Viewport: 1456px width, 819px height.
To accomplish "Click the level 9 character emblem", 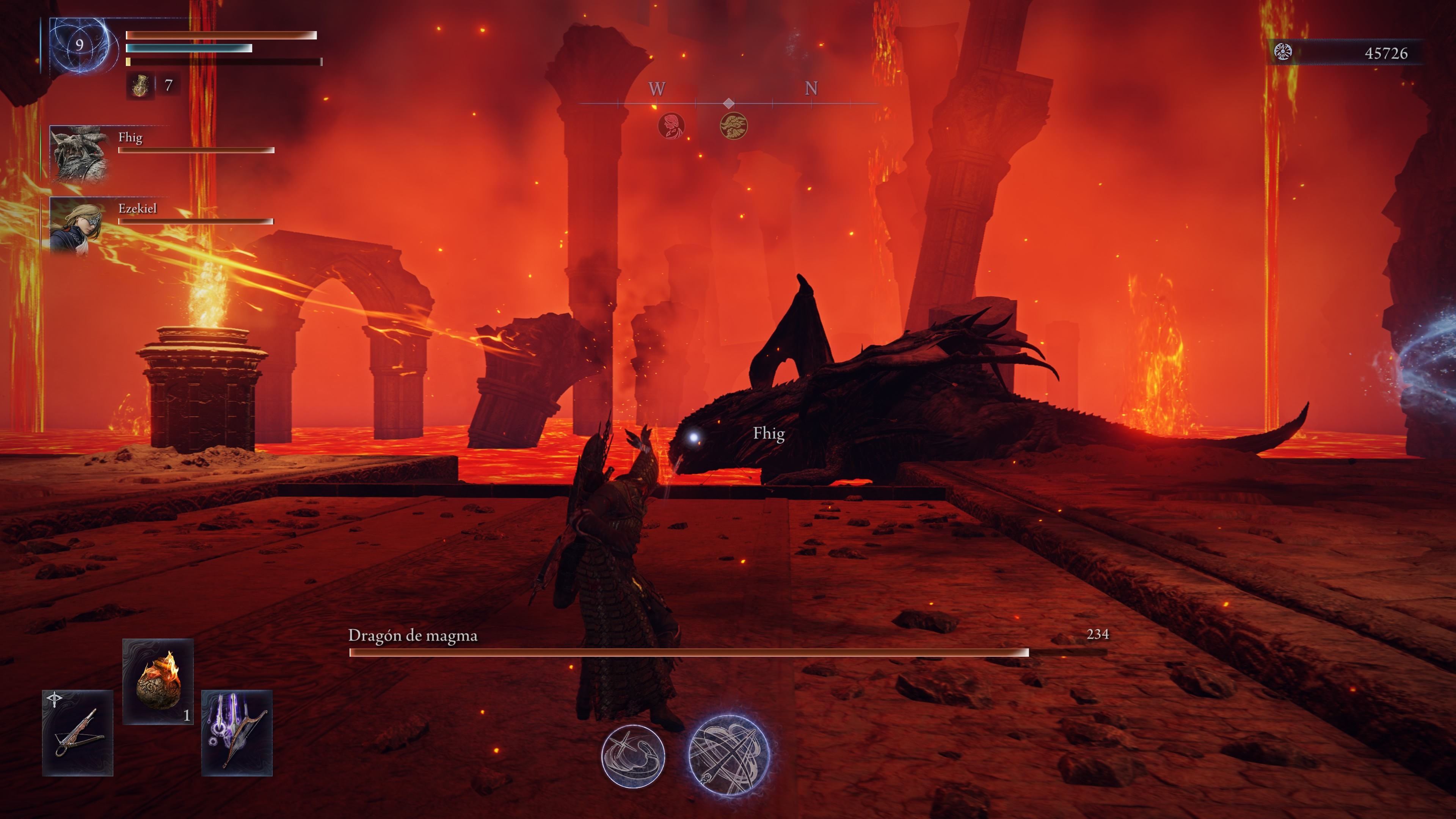I will coord(80,45).
